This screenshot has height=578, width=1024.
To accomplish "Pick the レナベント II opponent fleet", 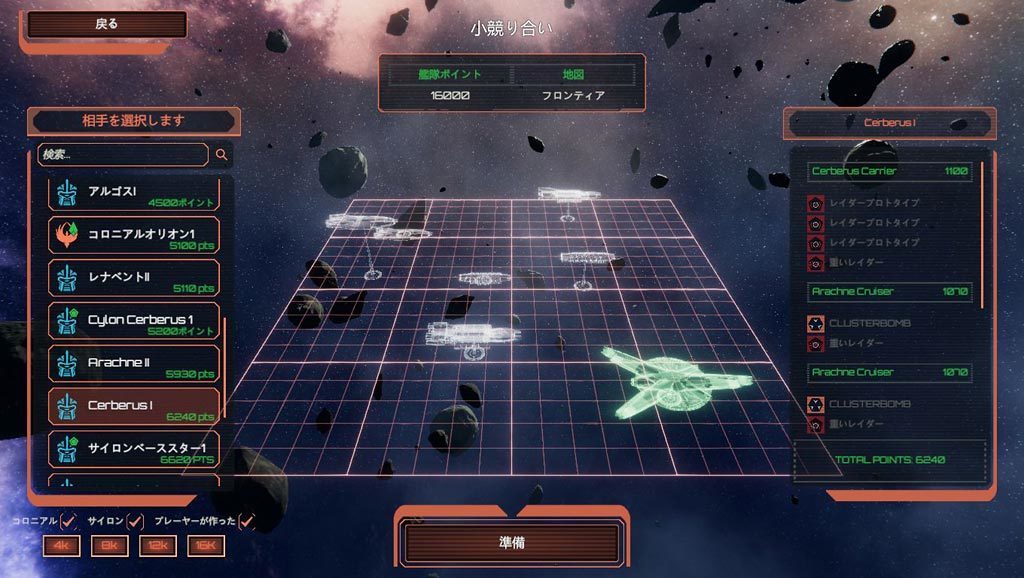I will click(x=134, y=278).
